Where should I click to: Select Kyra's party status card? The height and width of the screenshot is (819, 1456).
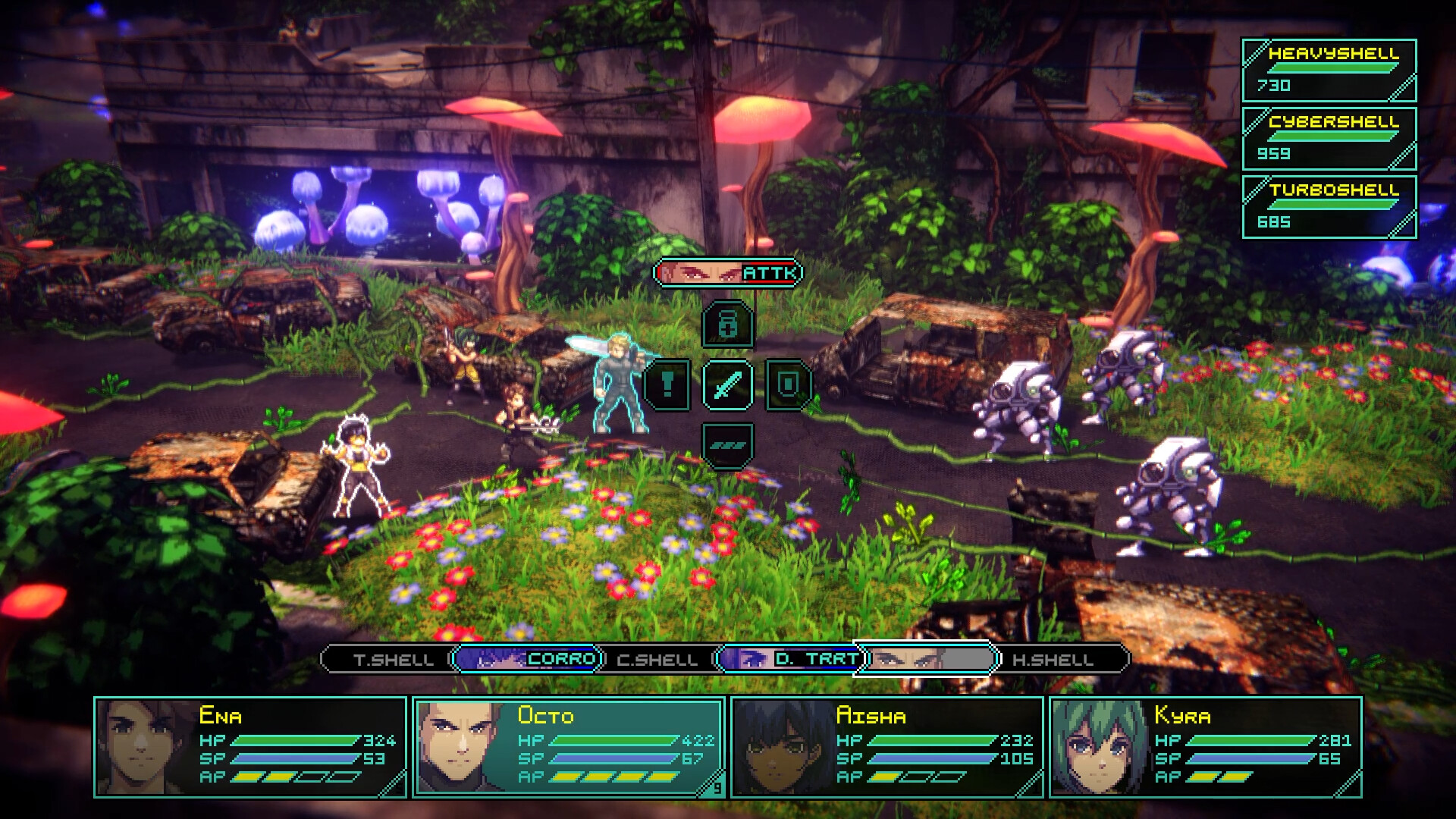pos(1206,747)
